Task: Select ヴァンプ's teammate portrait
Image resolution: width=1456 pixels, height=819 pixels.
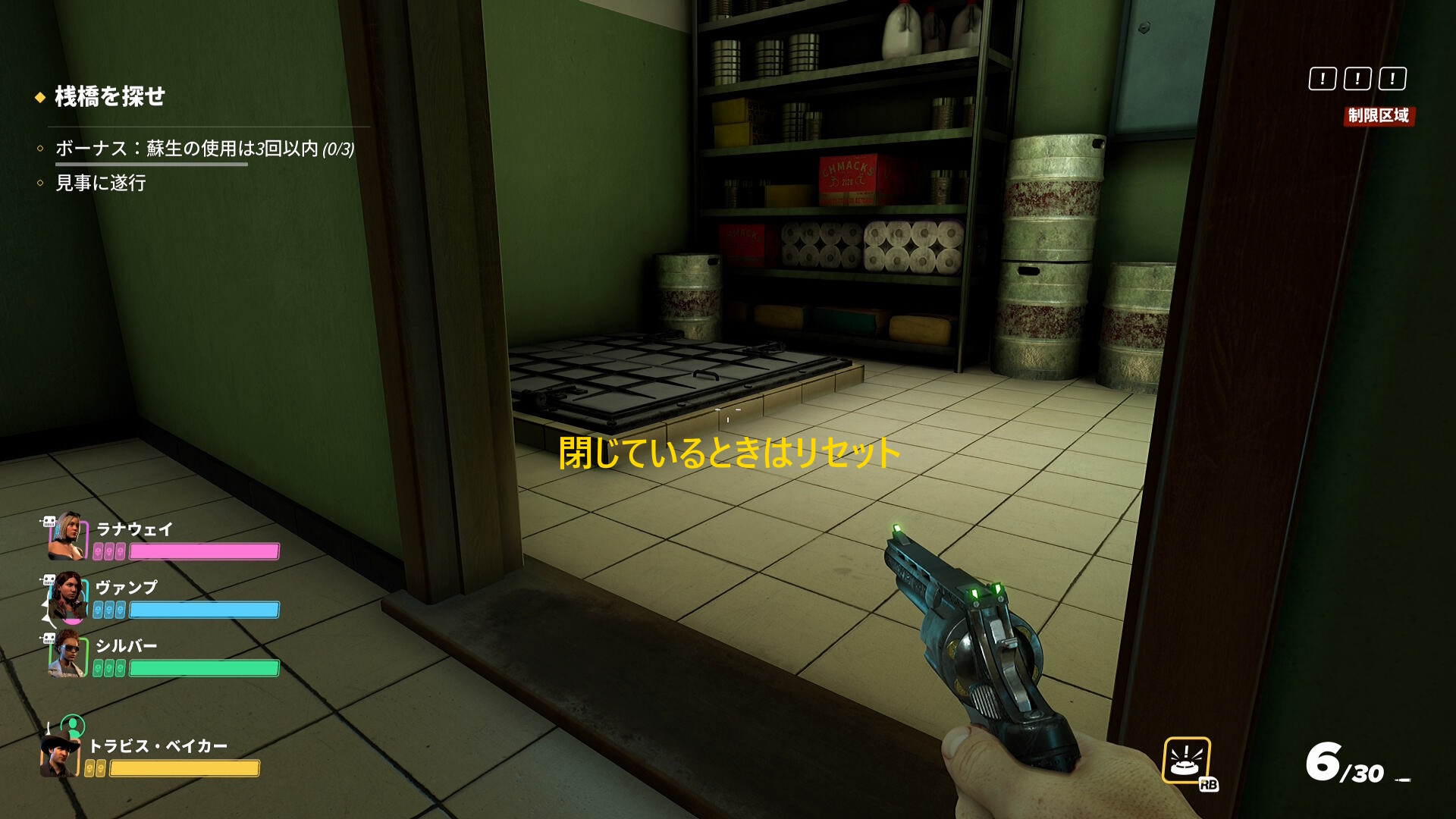Action: (x=67, y=595)
